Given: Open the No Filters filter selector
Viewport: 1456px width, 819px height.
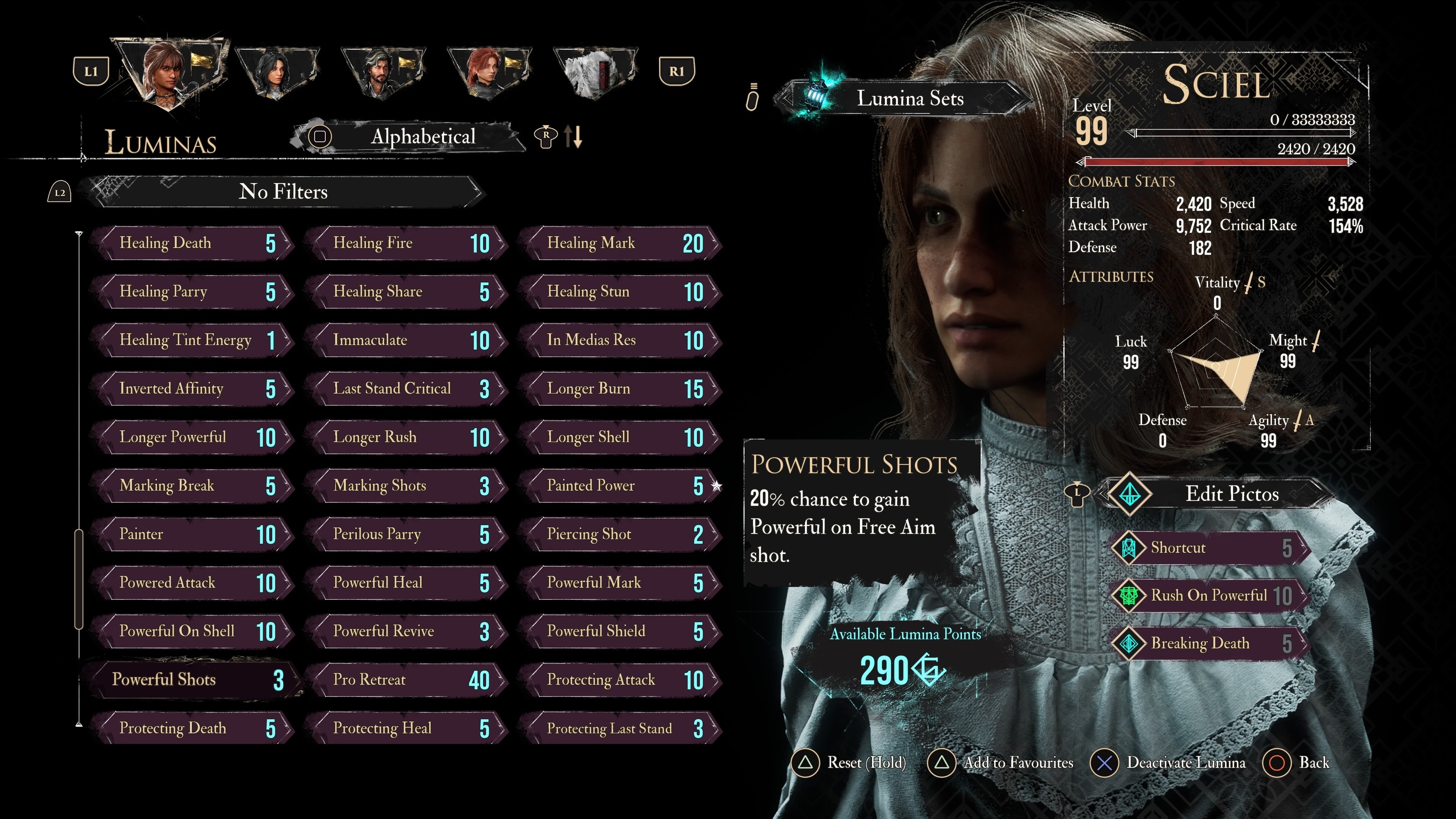Looking at the screenshot, I should [x=282, y=192].
